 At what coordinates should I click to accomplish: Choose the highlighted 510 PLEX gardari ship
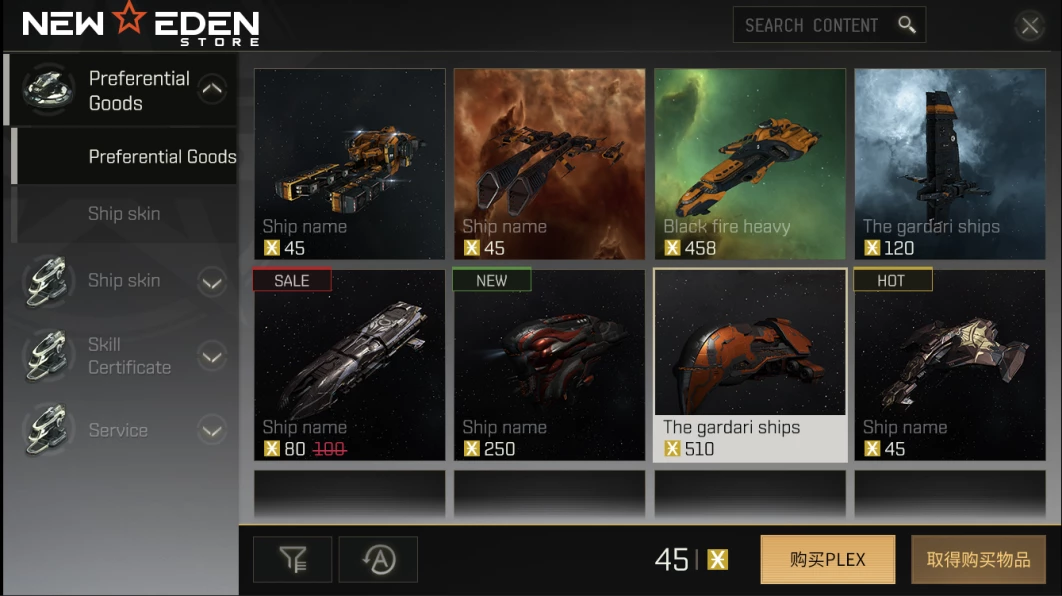pyautogui.click(x=749, y=365)
